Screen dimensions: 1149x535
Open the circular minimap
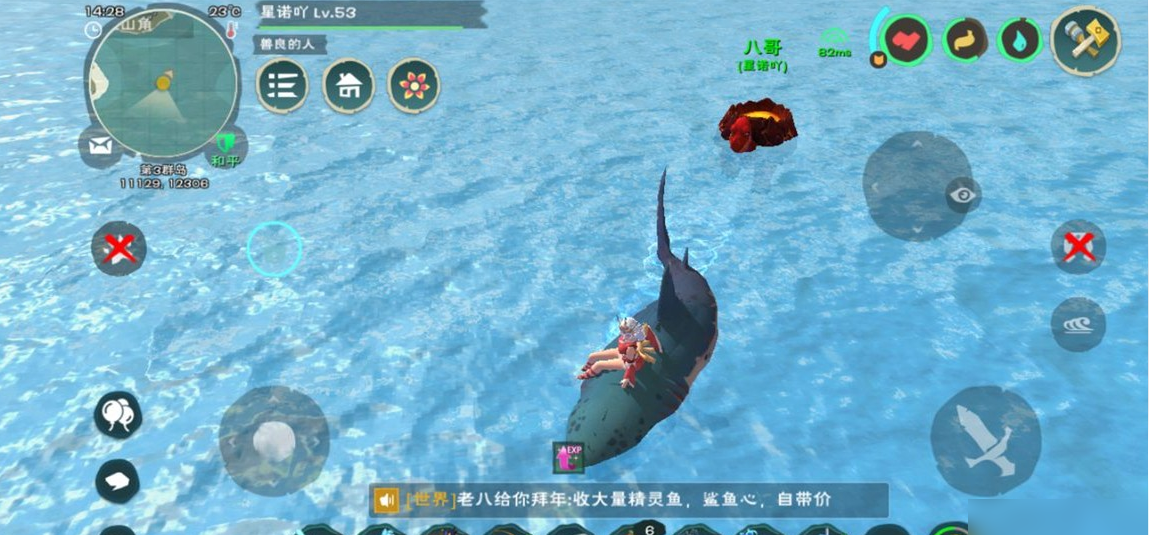[x=162, y=83]
